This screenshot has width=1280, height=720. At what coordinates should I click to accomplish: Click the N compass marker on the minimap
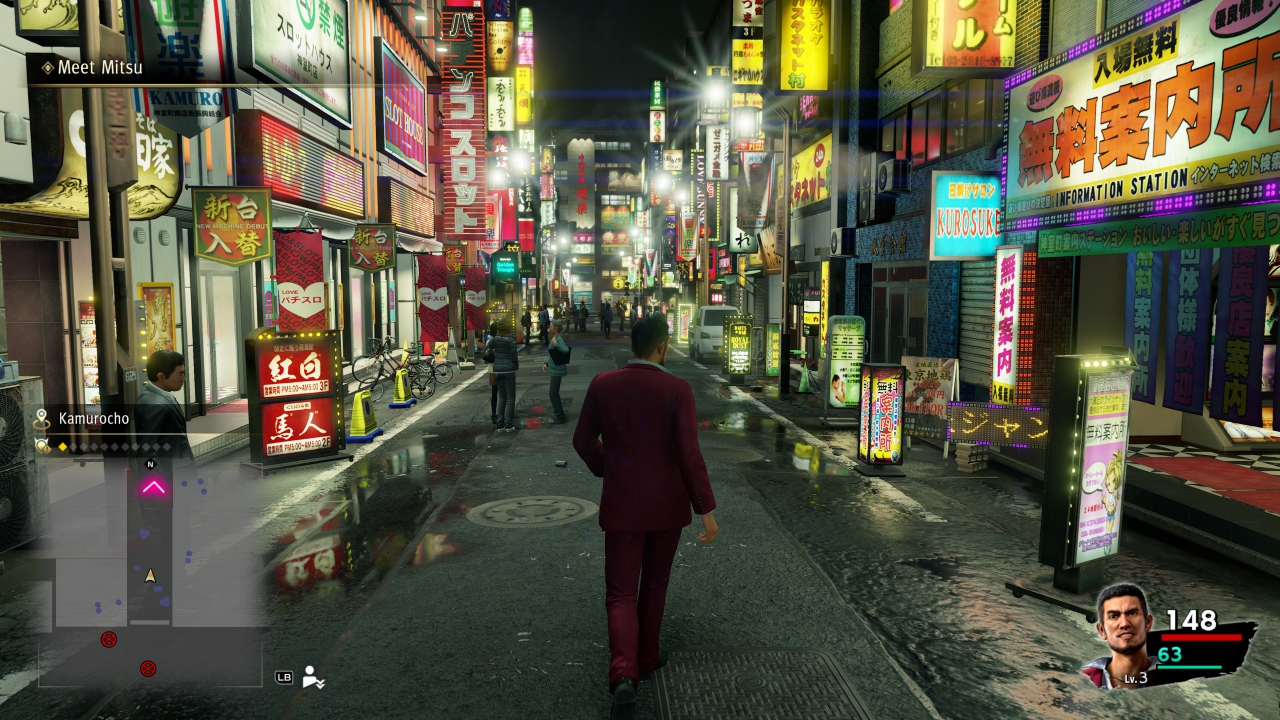click(x=151, y=464)
